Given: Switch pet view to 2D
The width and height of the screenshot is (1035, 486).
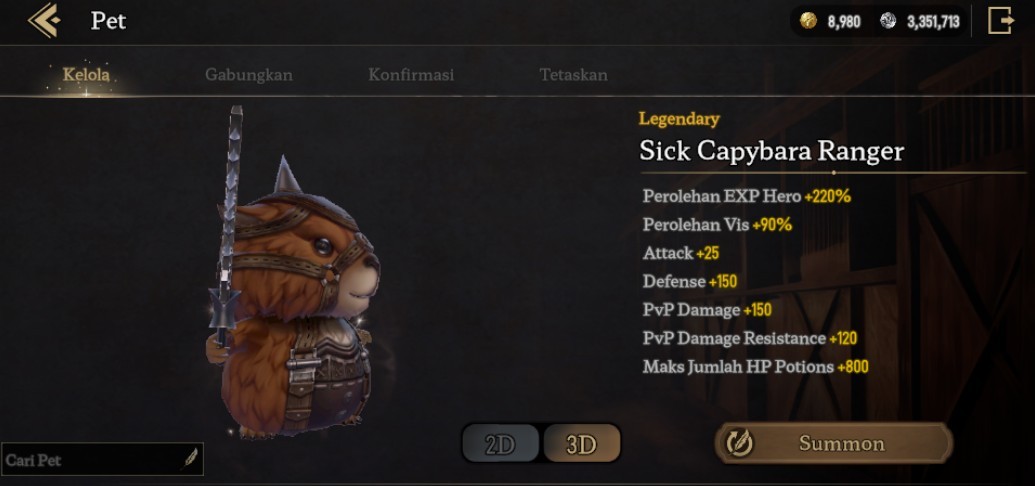Looking at the screenshot, I should click(500, 445).
